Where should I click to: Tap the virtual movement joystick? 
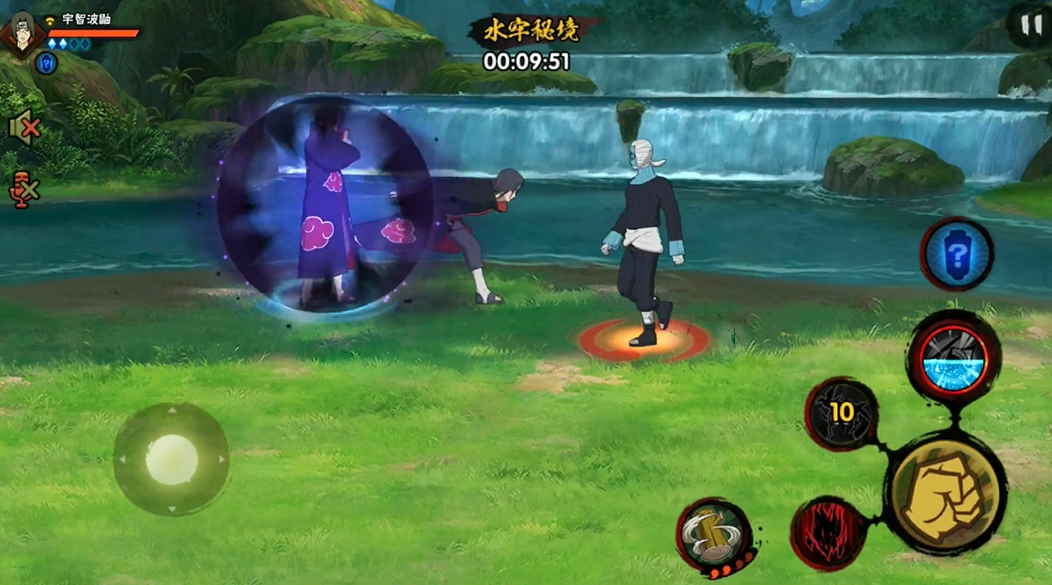[171, 460]
